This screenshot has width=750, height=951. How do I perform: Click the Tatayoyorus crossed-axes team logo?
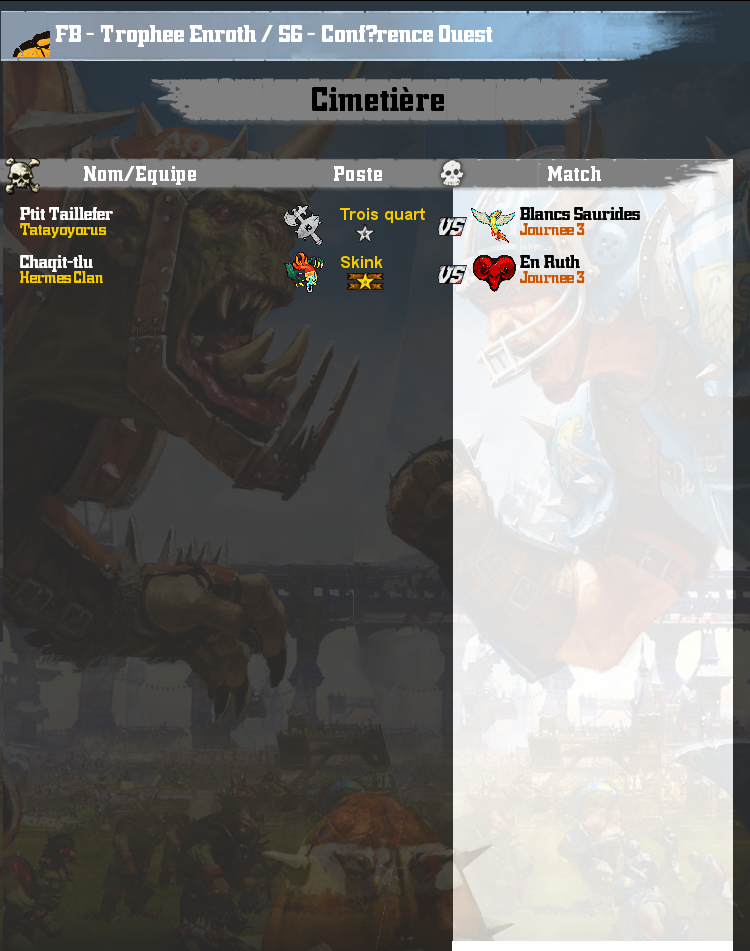click(x=303, y=225)
